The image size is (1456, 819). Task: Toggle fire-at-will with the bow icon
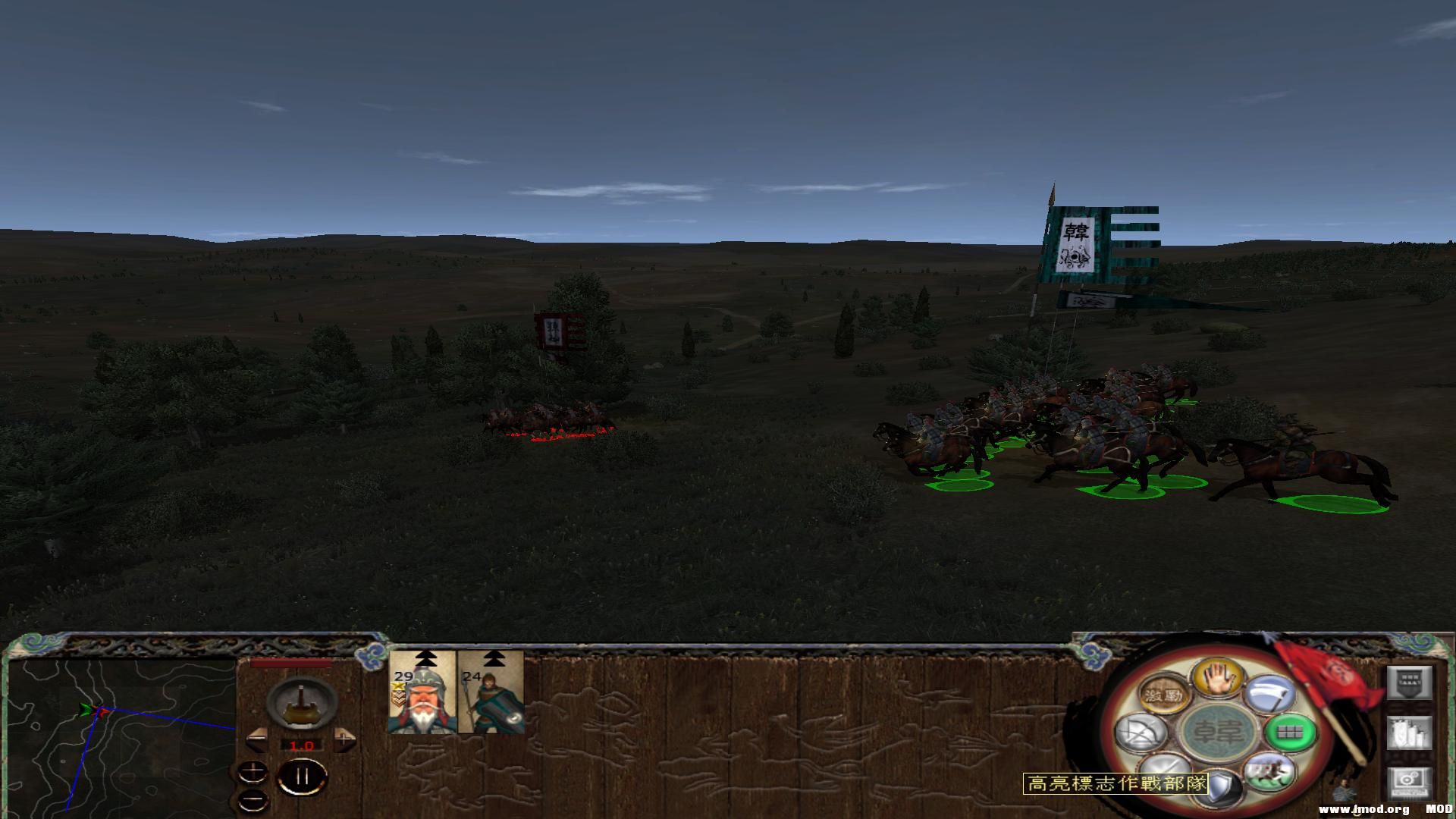(x=1142, y=733)
